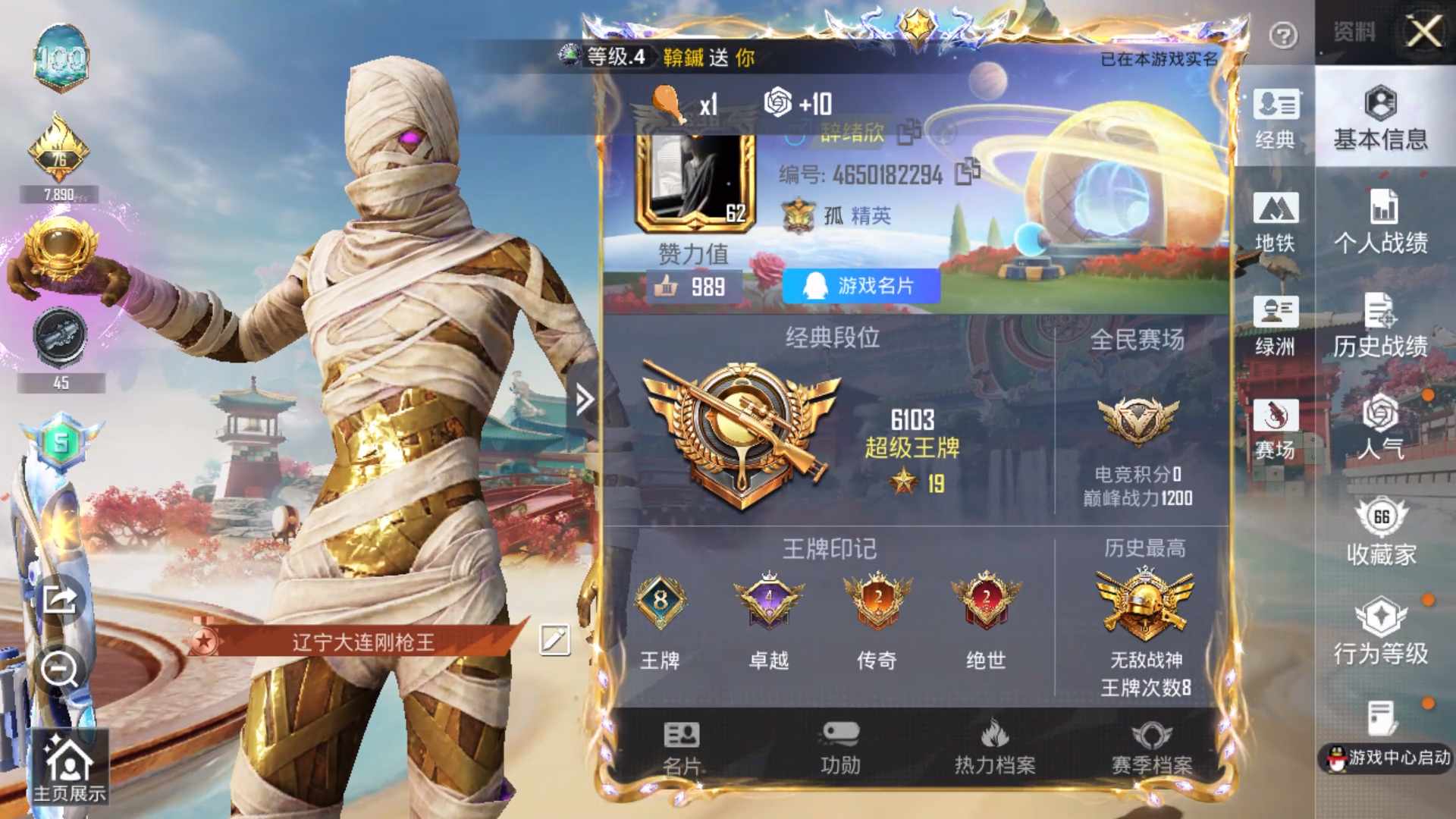The height and width of the screenshot is (819, 1456).
Task: View the 赛季档案 season archive
Action: coord(1154,747)
